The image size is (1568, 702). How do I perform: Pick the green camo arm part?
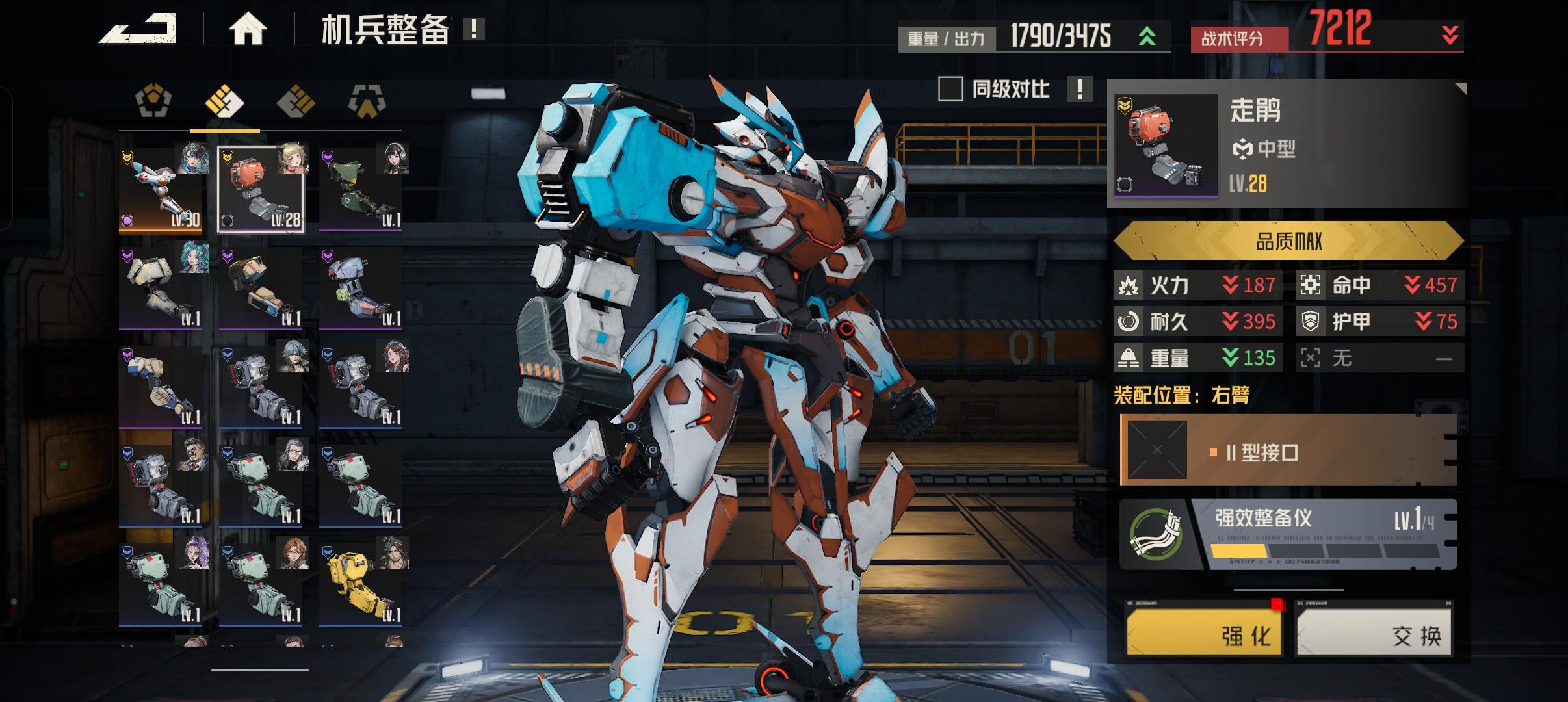click(x=361, y=190)
